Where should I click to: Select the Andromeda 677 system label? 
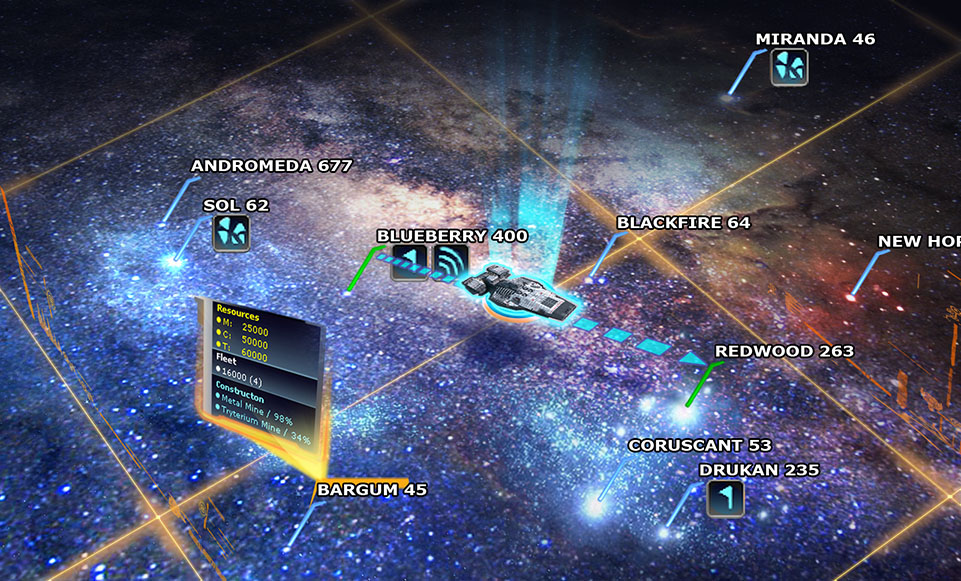click(271, 166)
